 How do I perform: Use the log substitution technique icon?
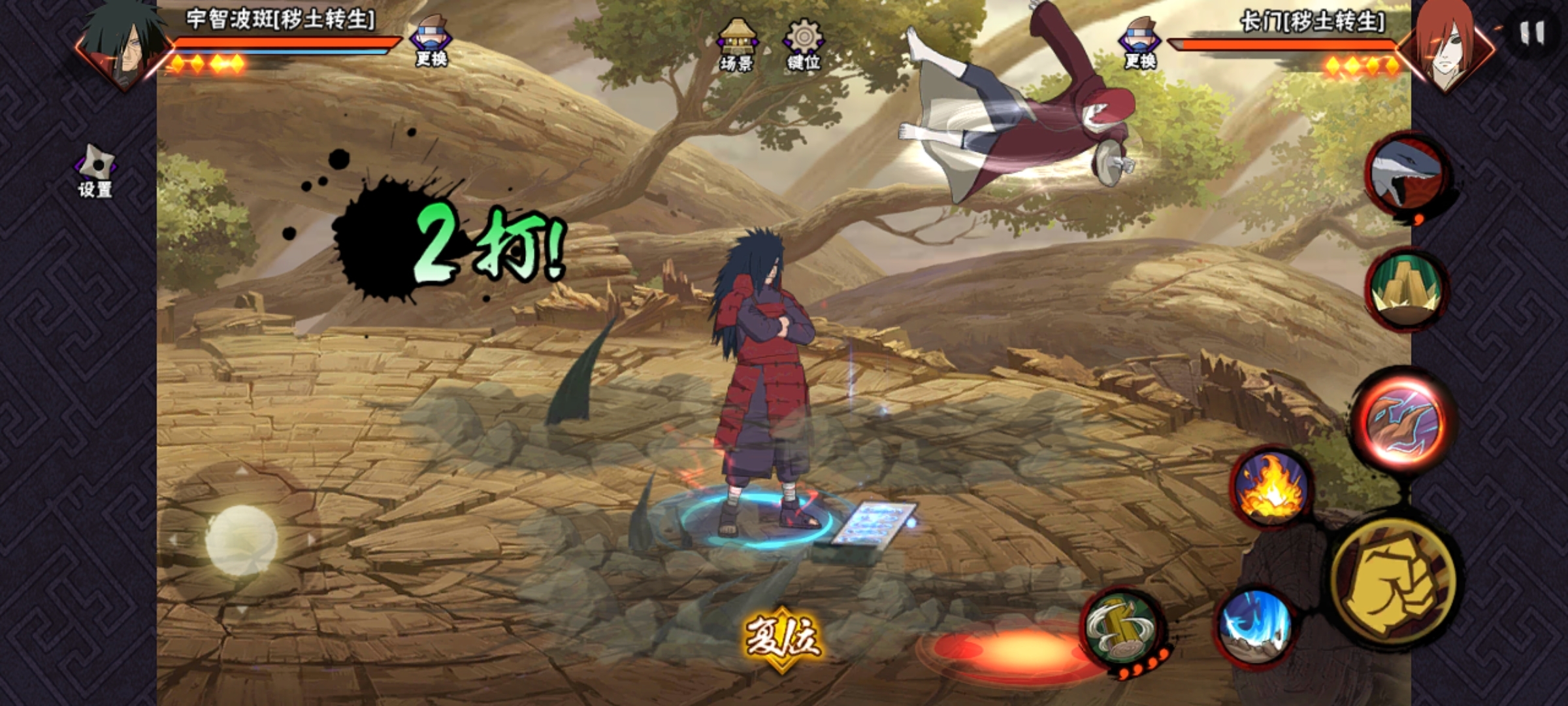[1121, 626]
